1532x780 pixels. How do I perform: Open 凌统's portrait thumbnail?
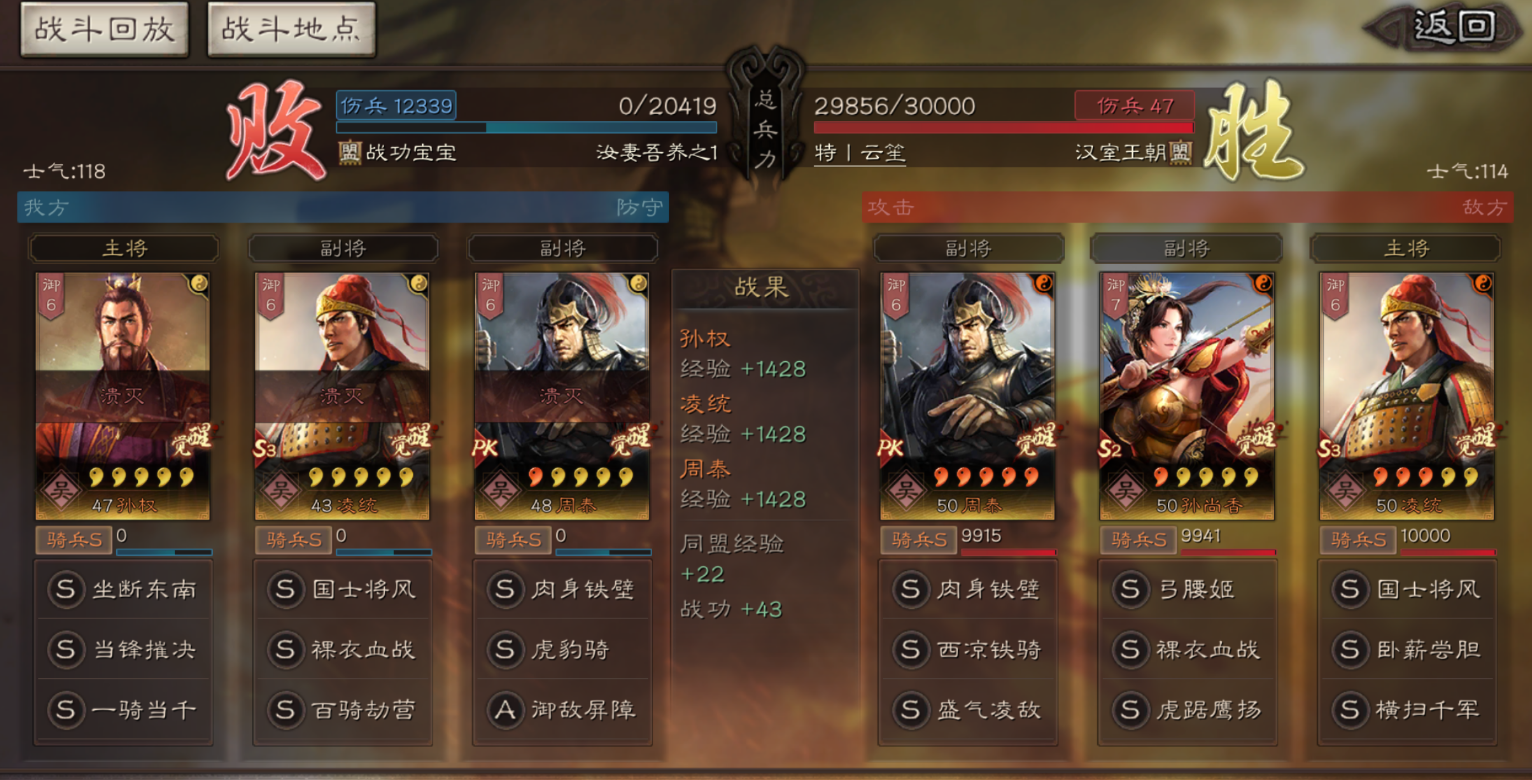[x=1405, y=370]
